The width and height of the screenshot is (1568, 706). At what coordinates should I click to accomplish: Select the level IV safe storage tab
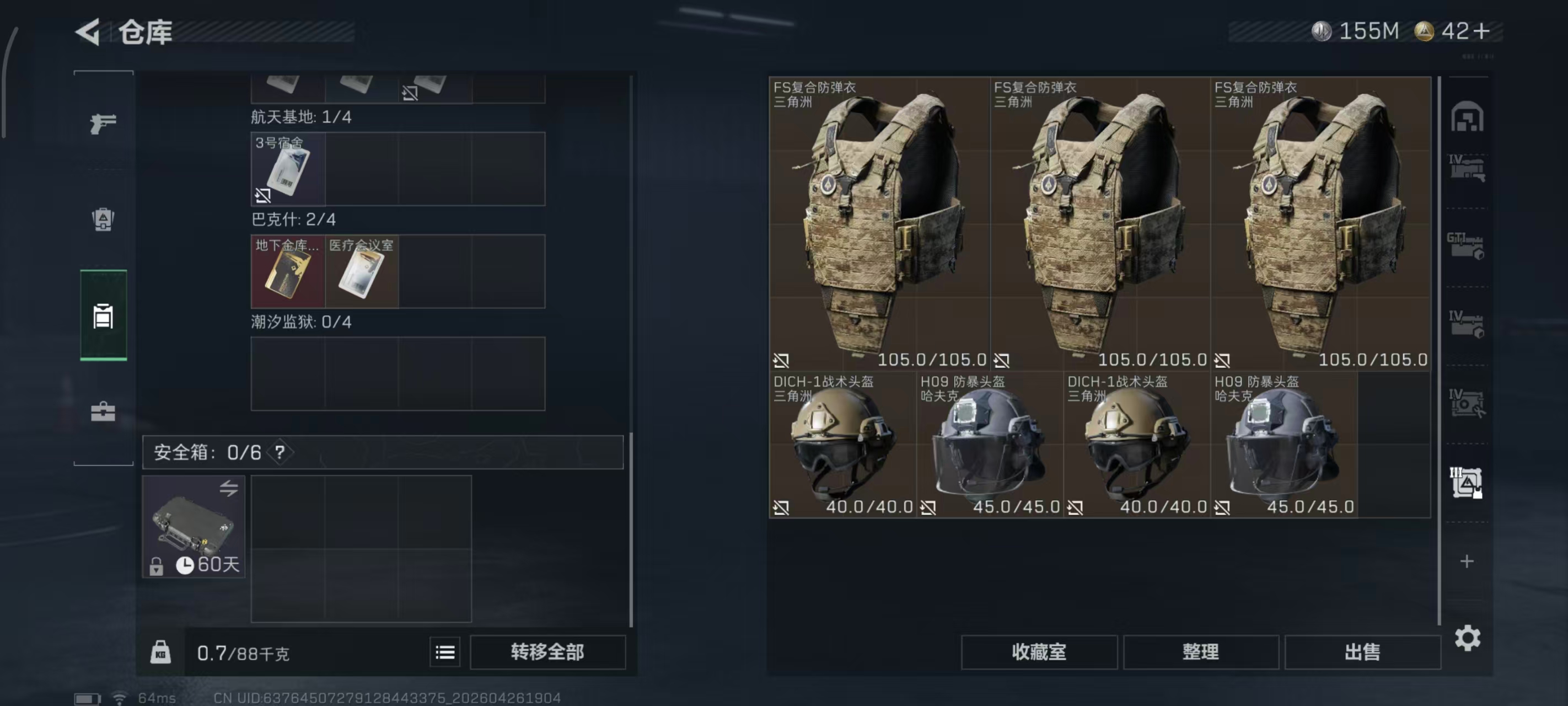tap(1468, 402)
